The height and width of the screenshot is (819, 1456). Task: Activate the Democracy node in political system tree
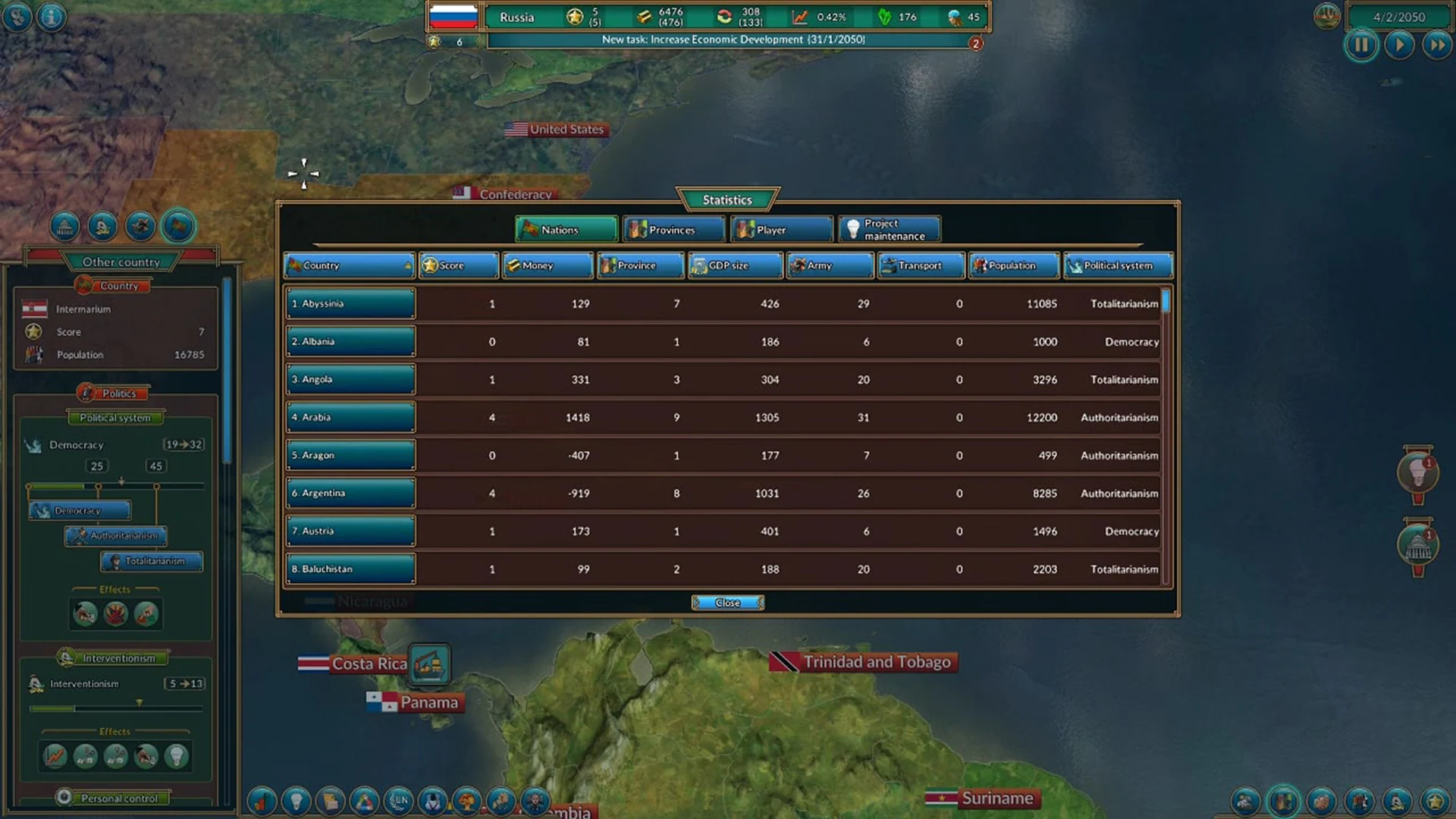tap(79, 510)
